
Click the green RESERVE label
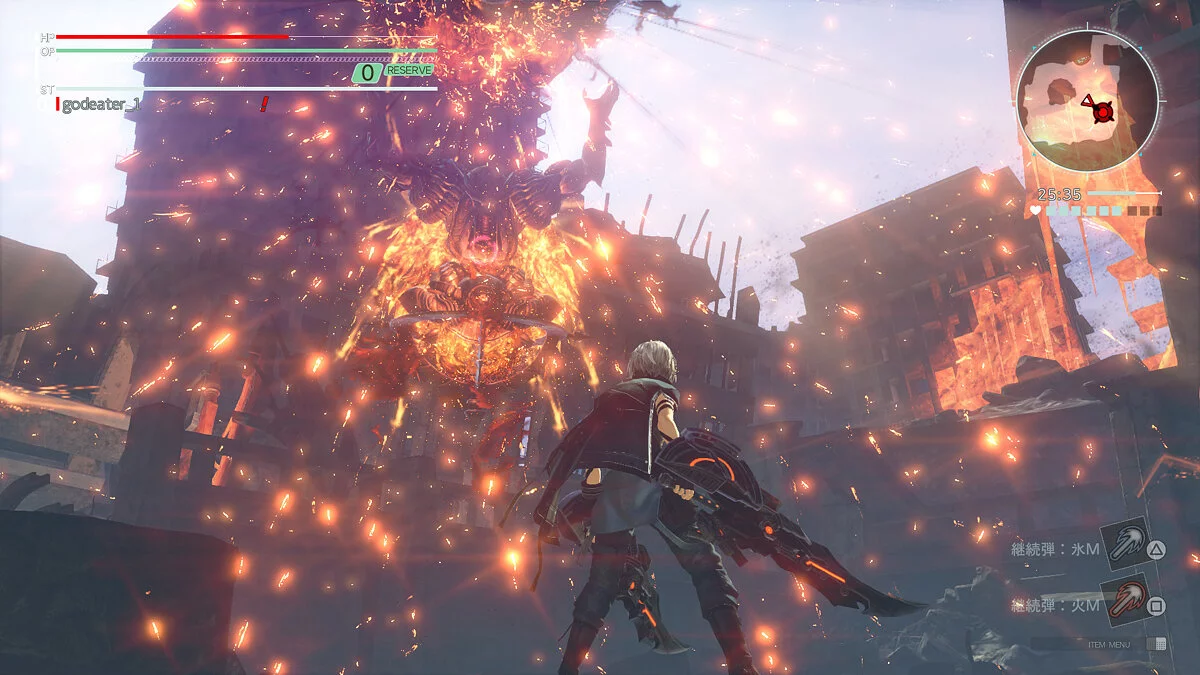[409, 71]
